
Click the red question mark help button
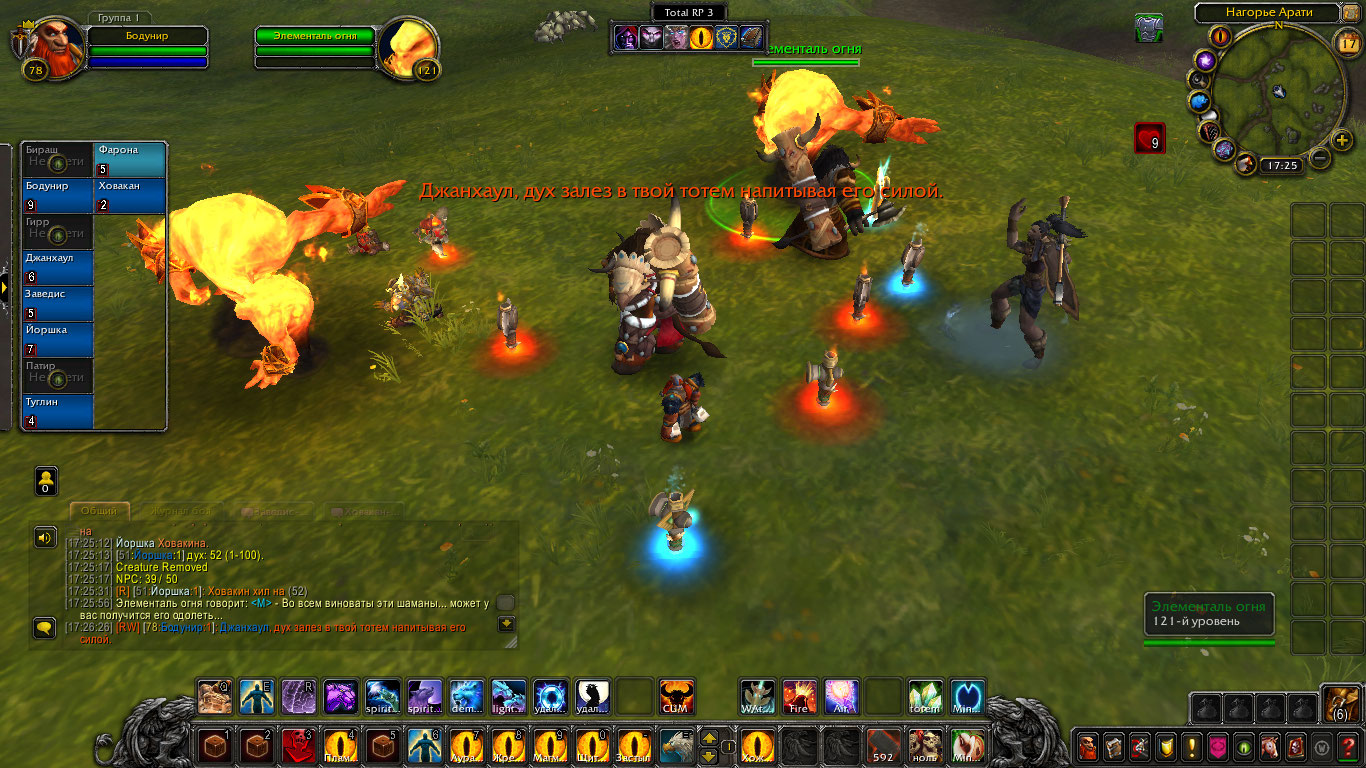click(x=1348, y=746)
